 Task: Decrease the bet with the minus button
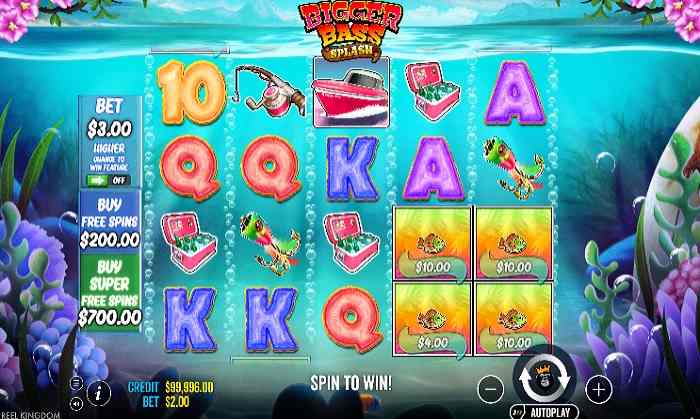tap(490, 387)
